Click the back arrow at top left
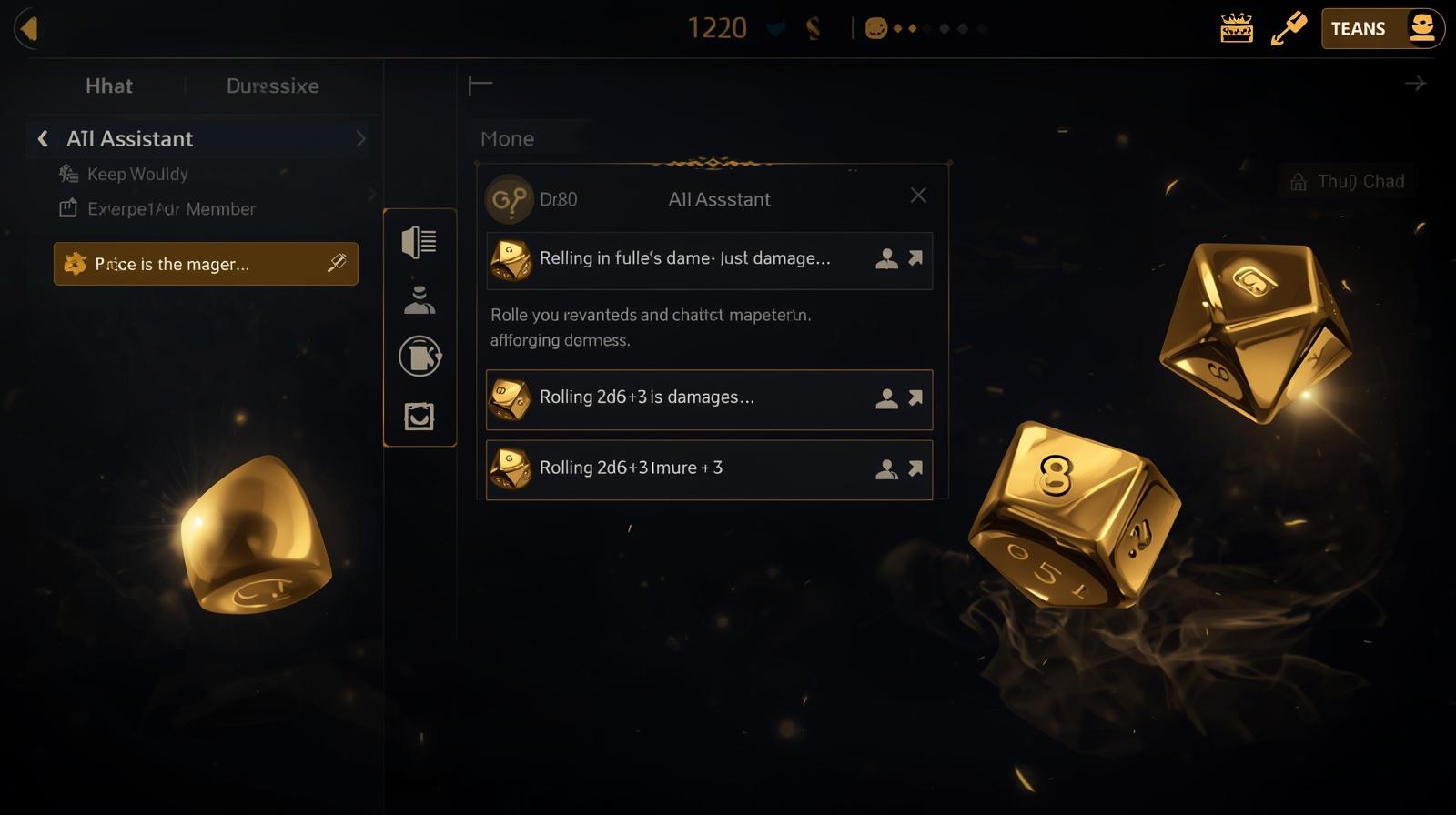The width and height of the screenshot is (1456, 815). (x=27, y=27)
